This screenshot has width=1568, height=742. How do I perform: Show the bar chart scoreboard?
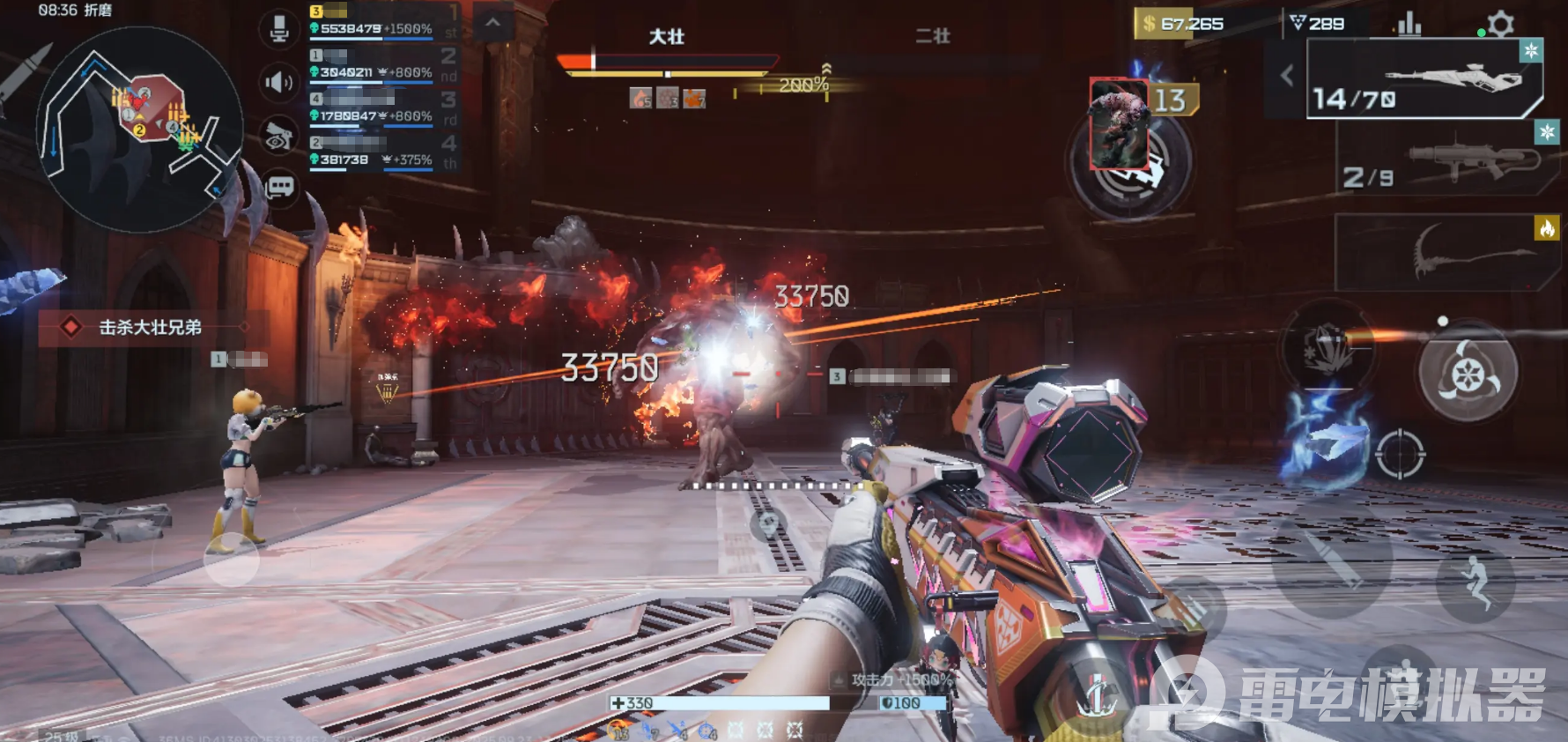coord(1409,24)
